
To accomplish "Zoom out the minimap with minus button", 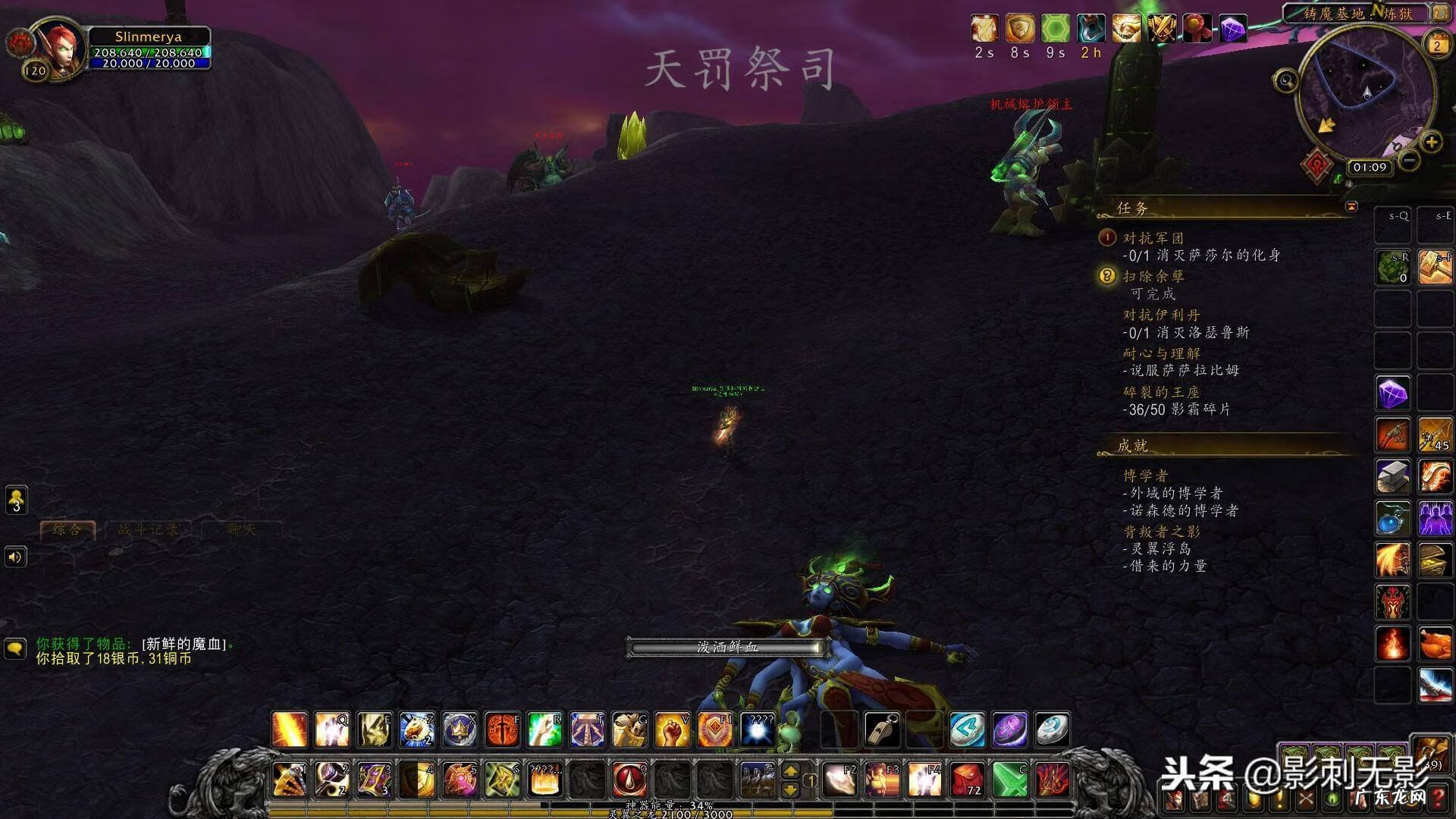I will (1409, 160).
